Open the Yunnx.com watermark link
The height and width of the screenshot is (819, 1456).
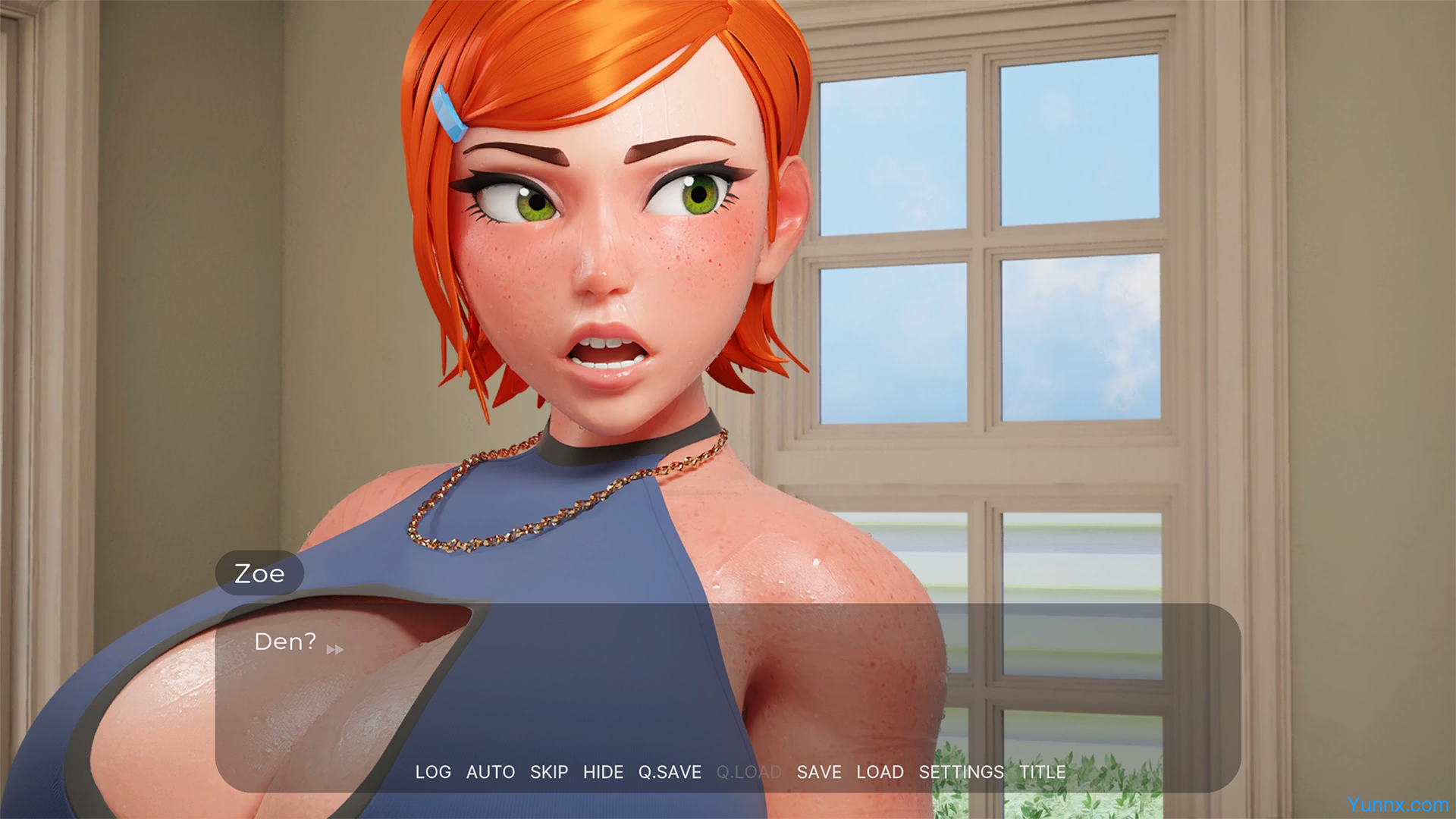pyautogui.click(x=1398, y=805)
